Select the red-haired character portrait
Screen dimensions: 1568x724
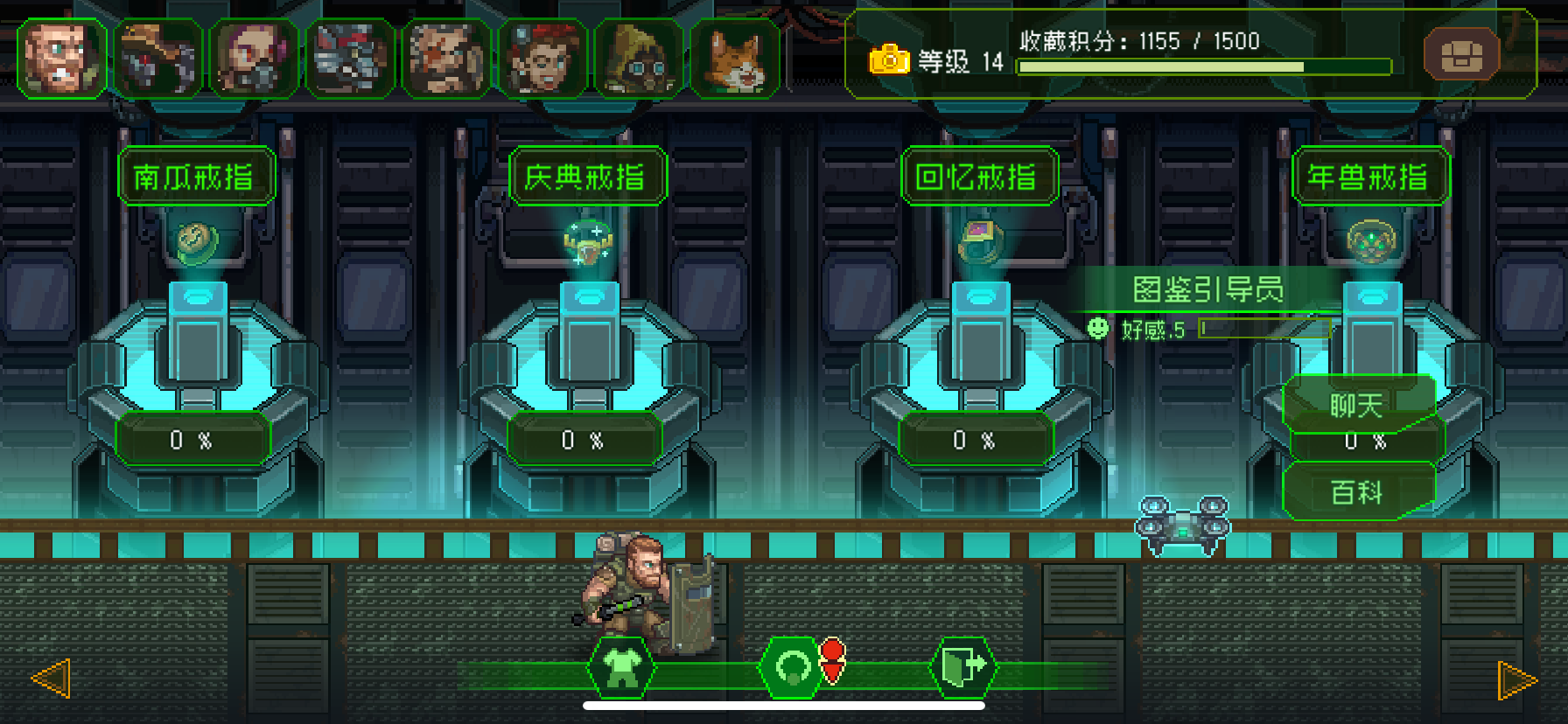click(543, 56)
